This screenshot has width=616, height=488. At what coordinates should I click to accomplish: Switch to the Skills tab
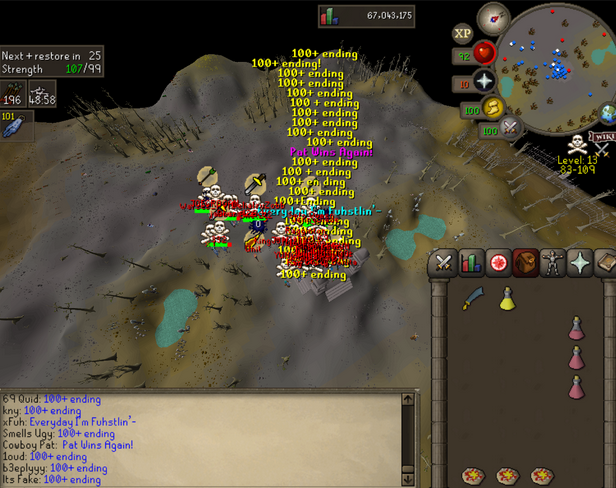click(471, 262)
